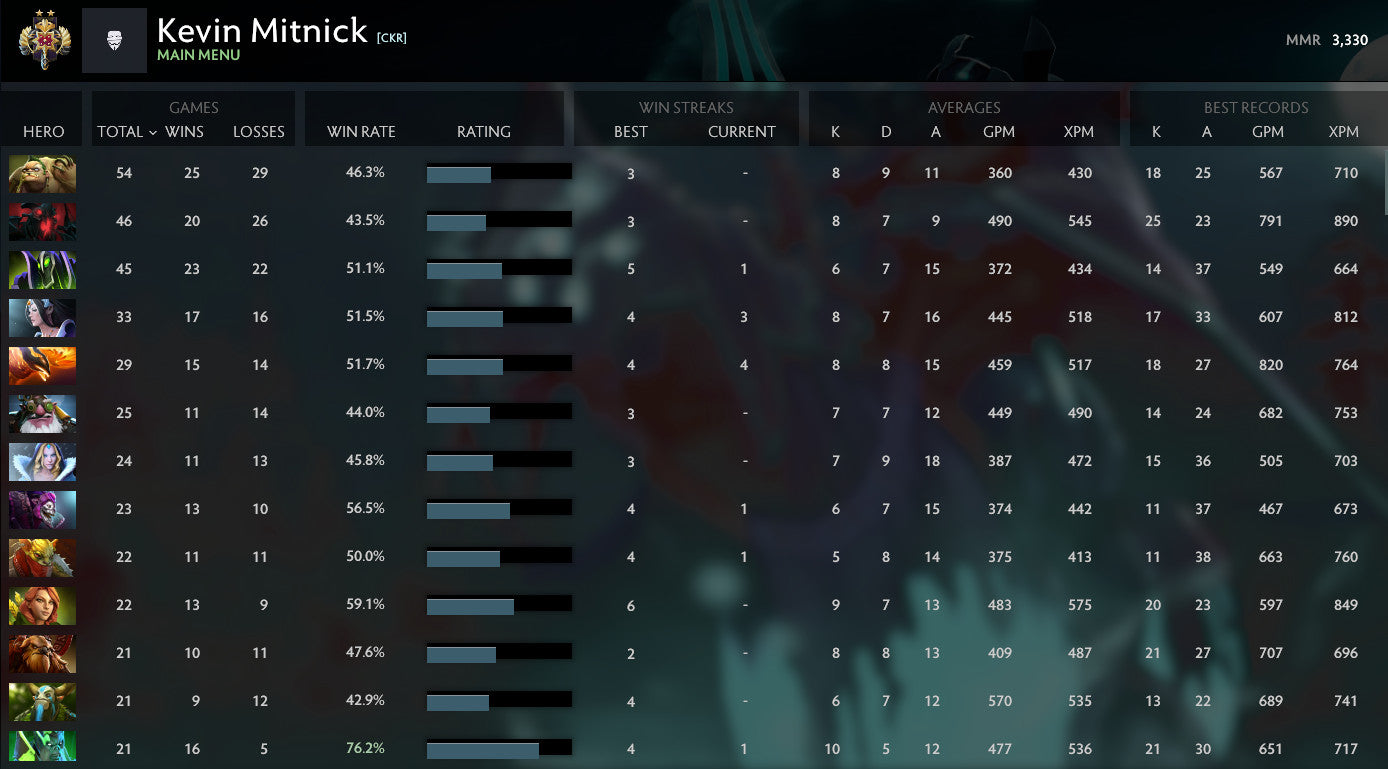The image size is (1388, 769).
Task: Select the Bounty Hunter hero portrait
Action: point(42,557)
